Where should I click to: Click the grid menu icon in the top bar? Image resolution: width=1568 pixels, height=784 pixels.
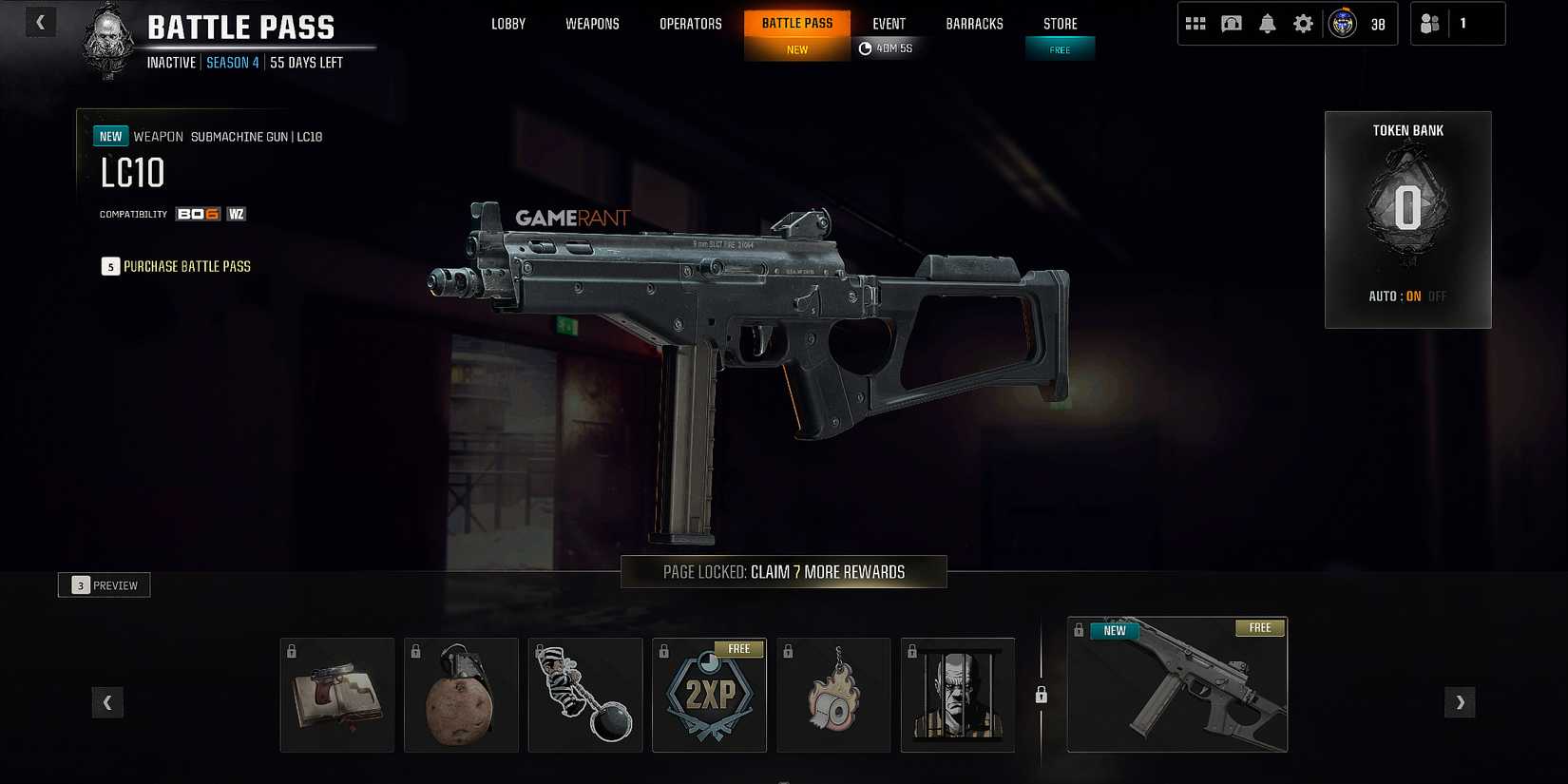tap(1195, 23)
